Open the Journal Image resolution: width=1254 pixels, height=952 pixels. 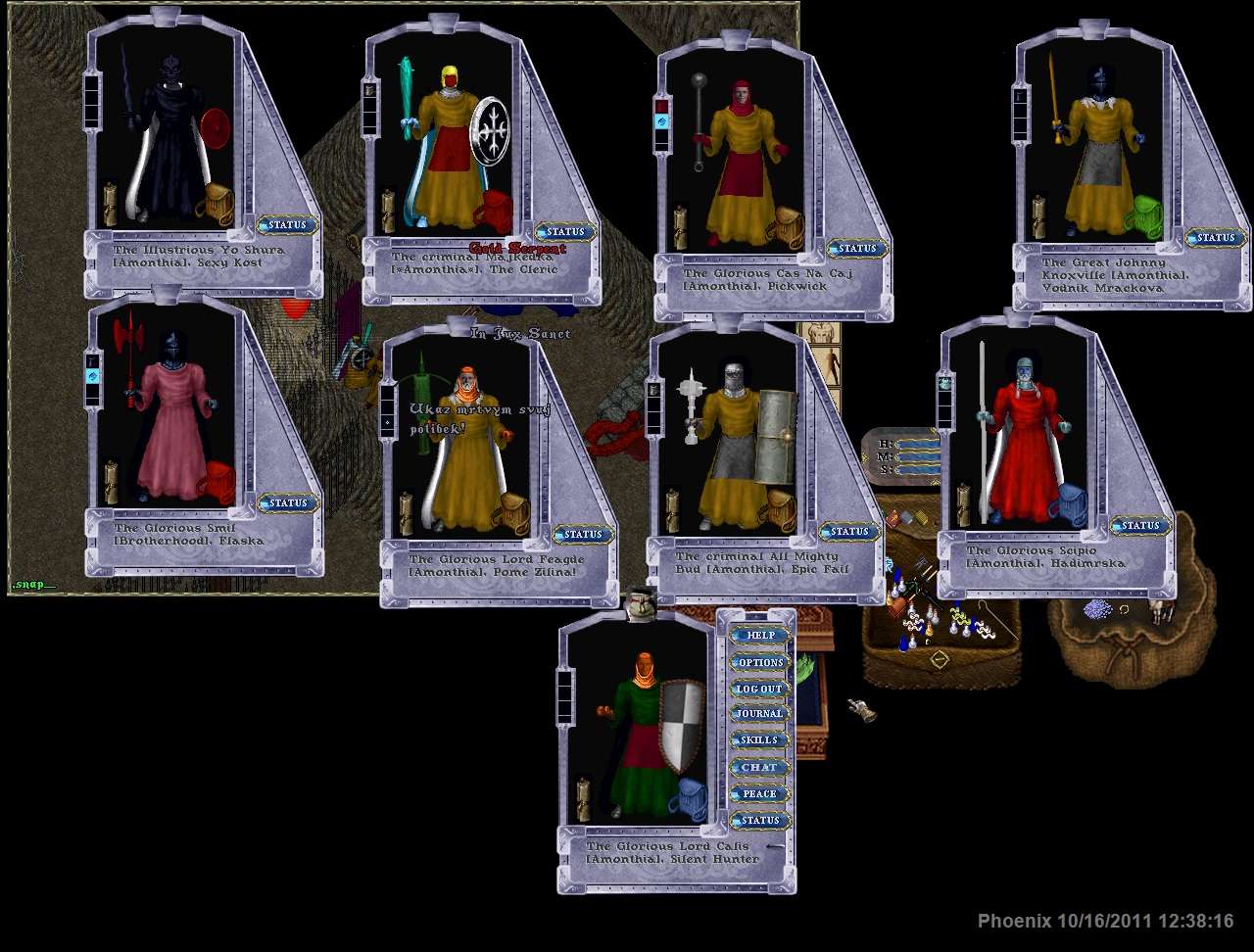(x=760, y=714)
